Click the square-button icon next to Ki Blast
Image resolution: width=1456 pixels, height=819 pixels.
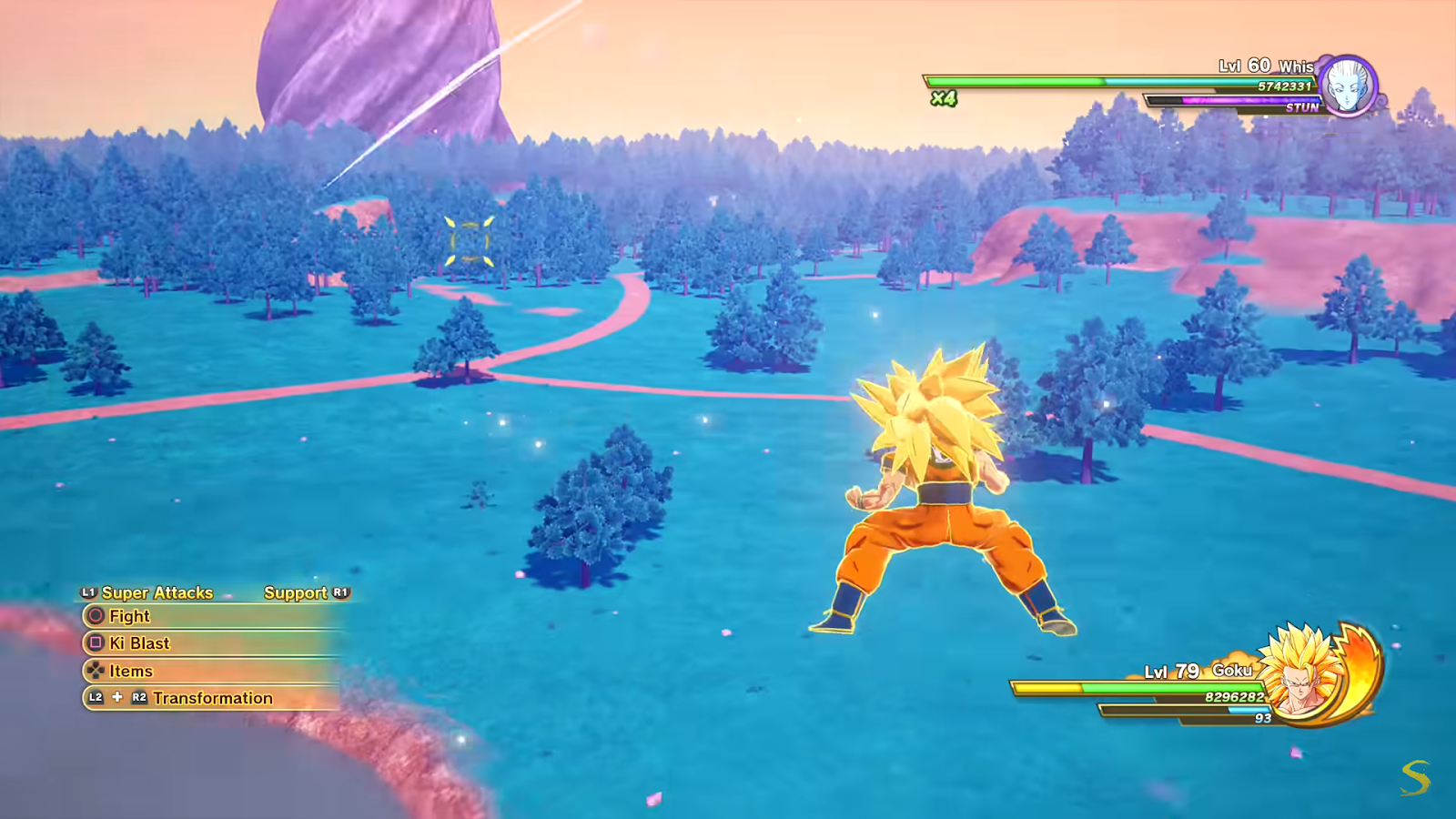click(95, 643)
